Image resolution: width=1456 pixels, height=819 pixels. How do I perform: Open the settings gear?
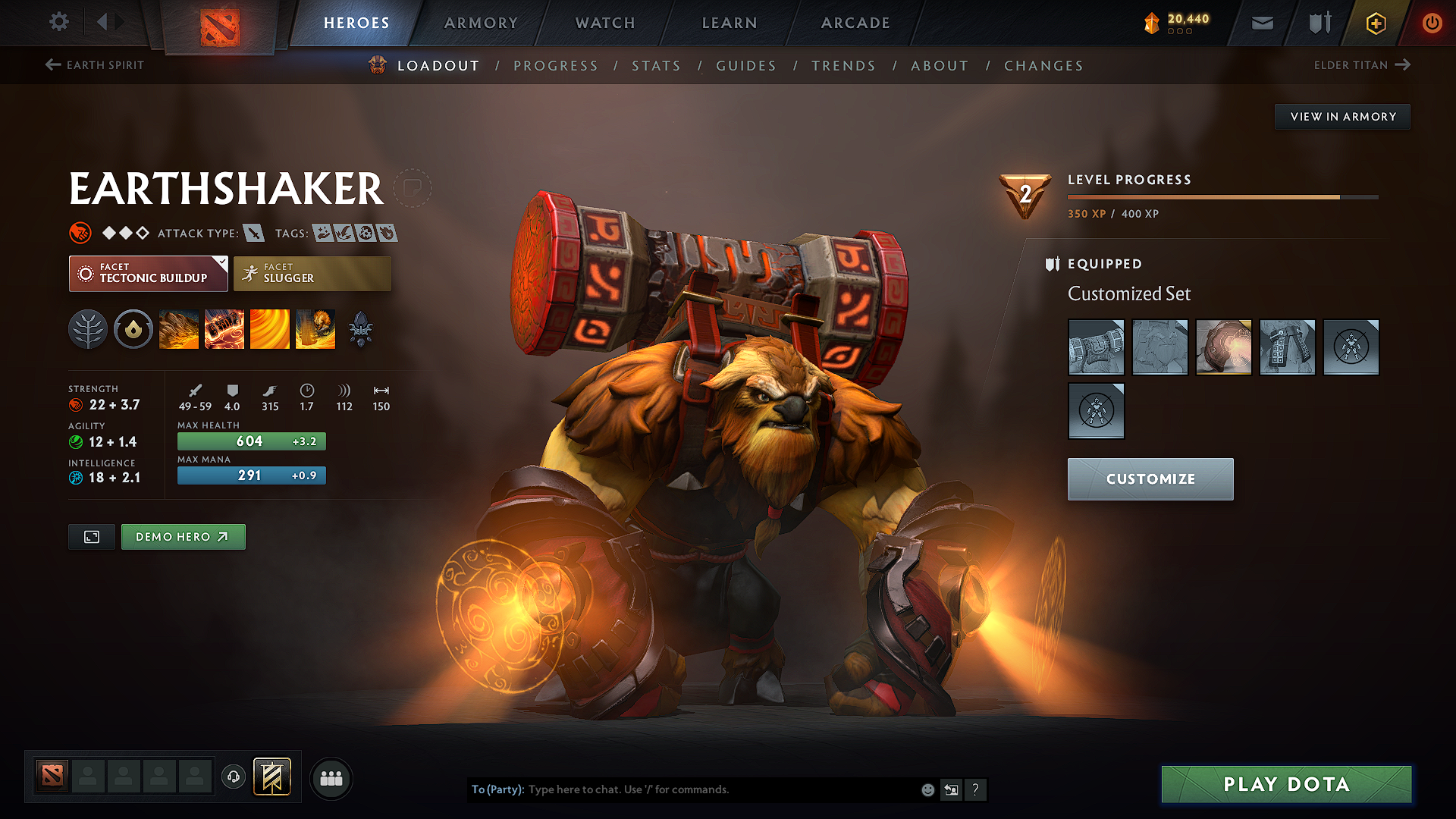(58, 22)
